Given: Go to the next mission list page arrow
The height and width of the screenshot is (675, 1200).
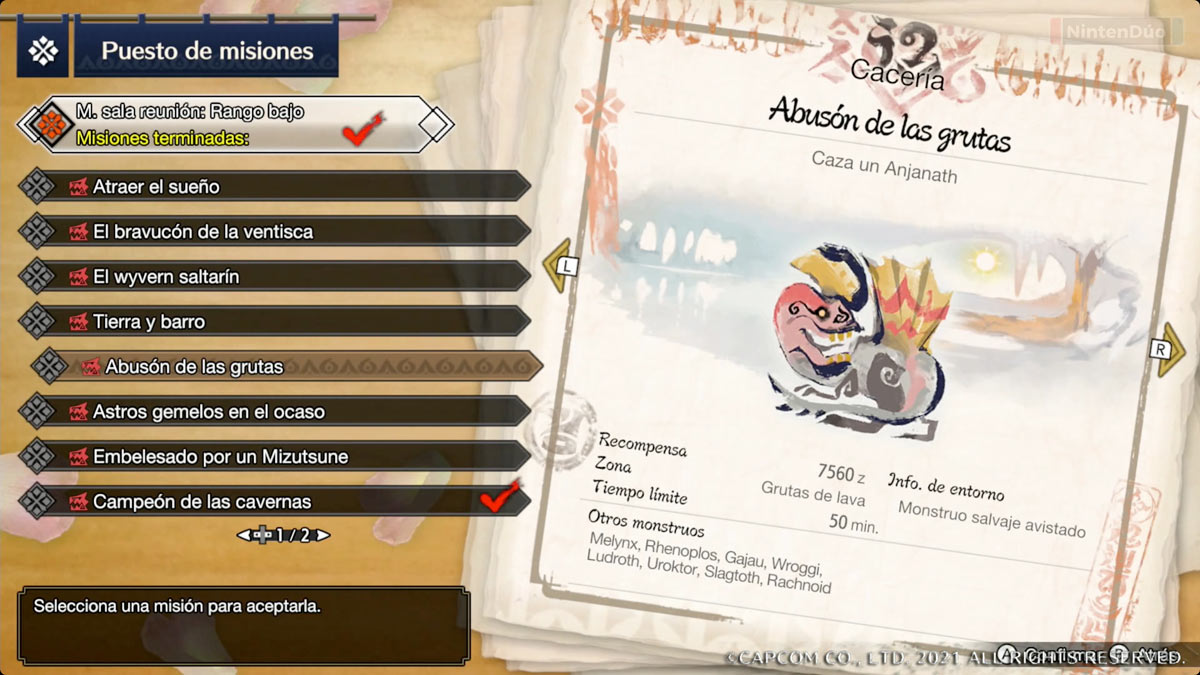Looking at the screenshot, I should point(323,536).
